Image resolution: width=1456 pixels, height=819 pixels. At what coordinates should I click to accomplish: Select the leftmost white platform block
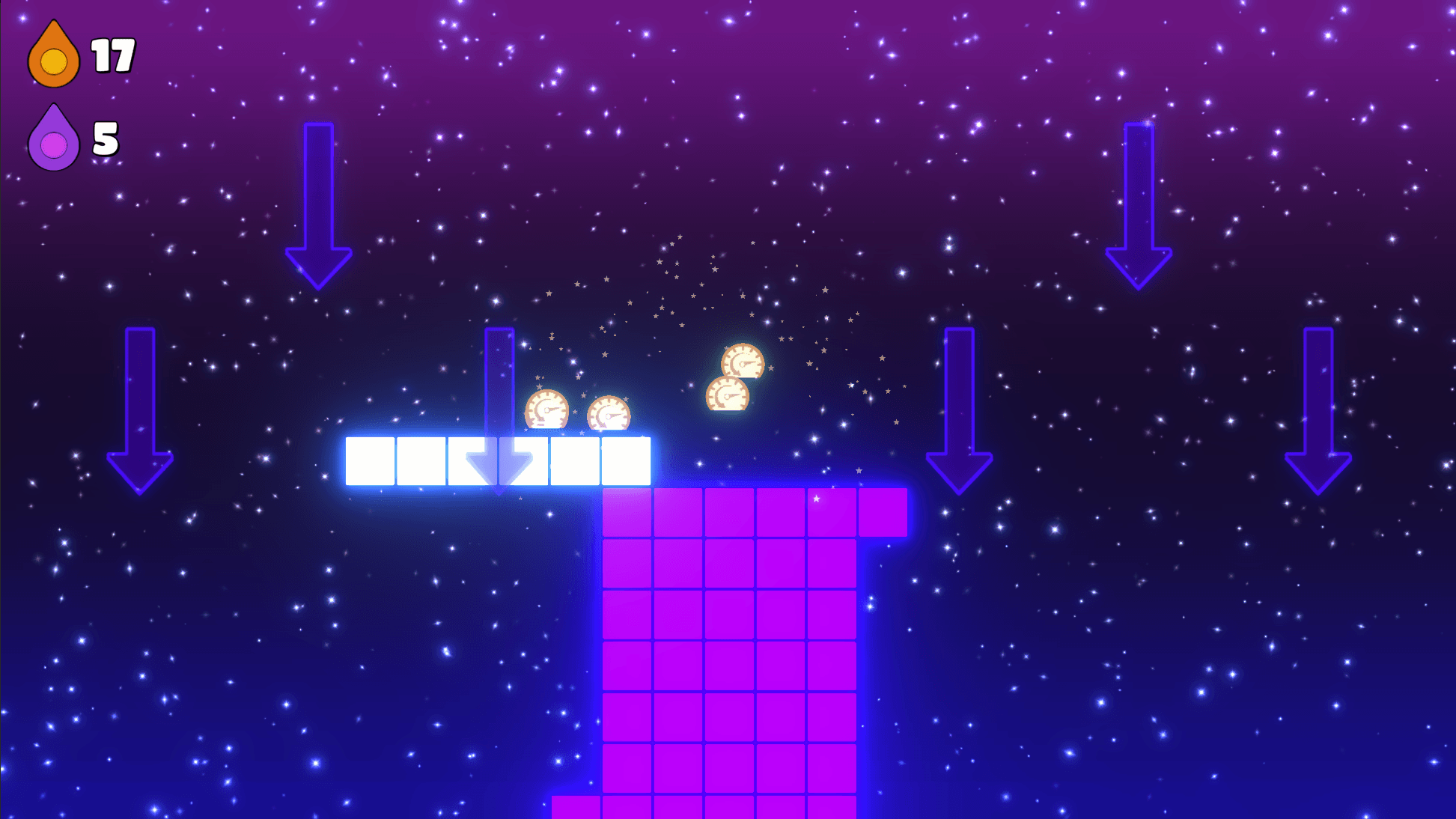point(368,461)
